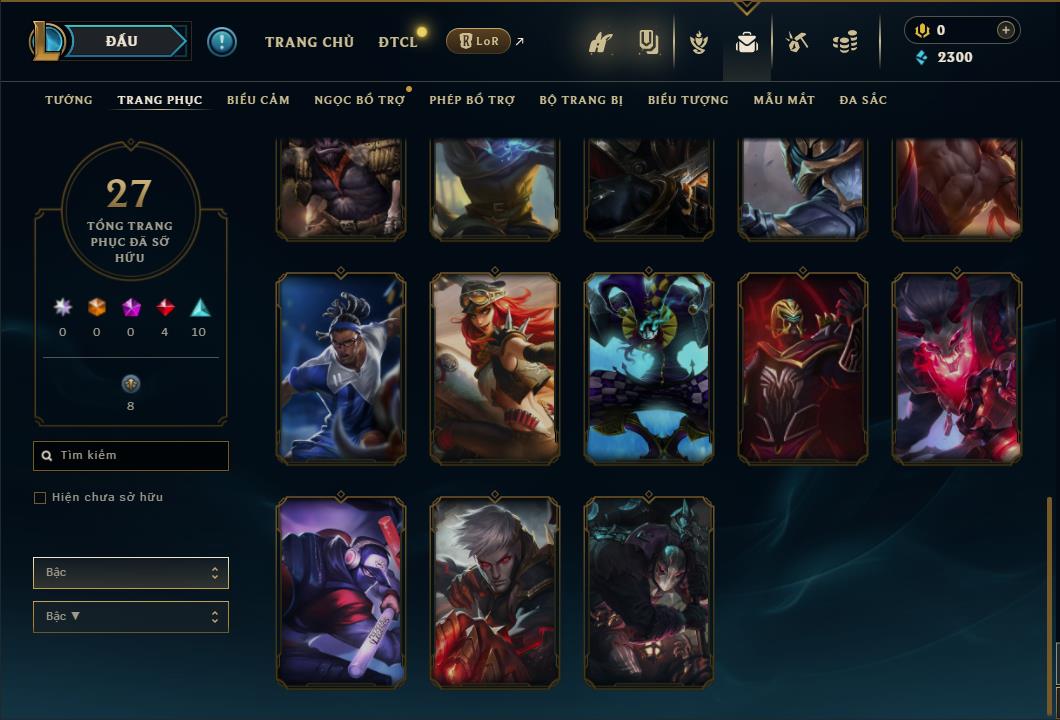This screenshot has width=1060, height=720.
Task: Switch to the ĐA SẮC tab
Action: pos(863,100)
